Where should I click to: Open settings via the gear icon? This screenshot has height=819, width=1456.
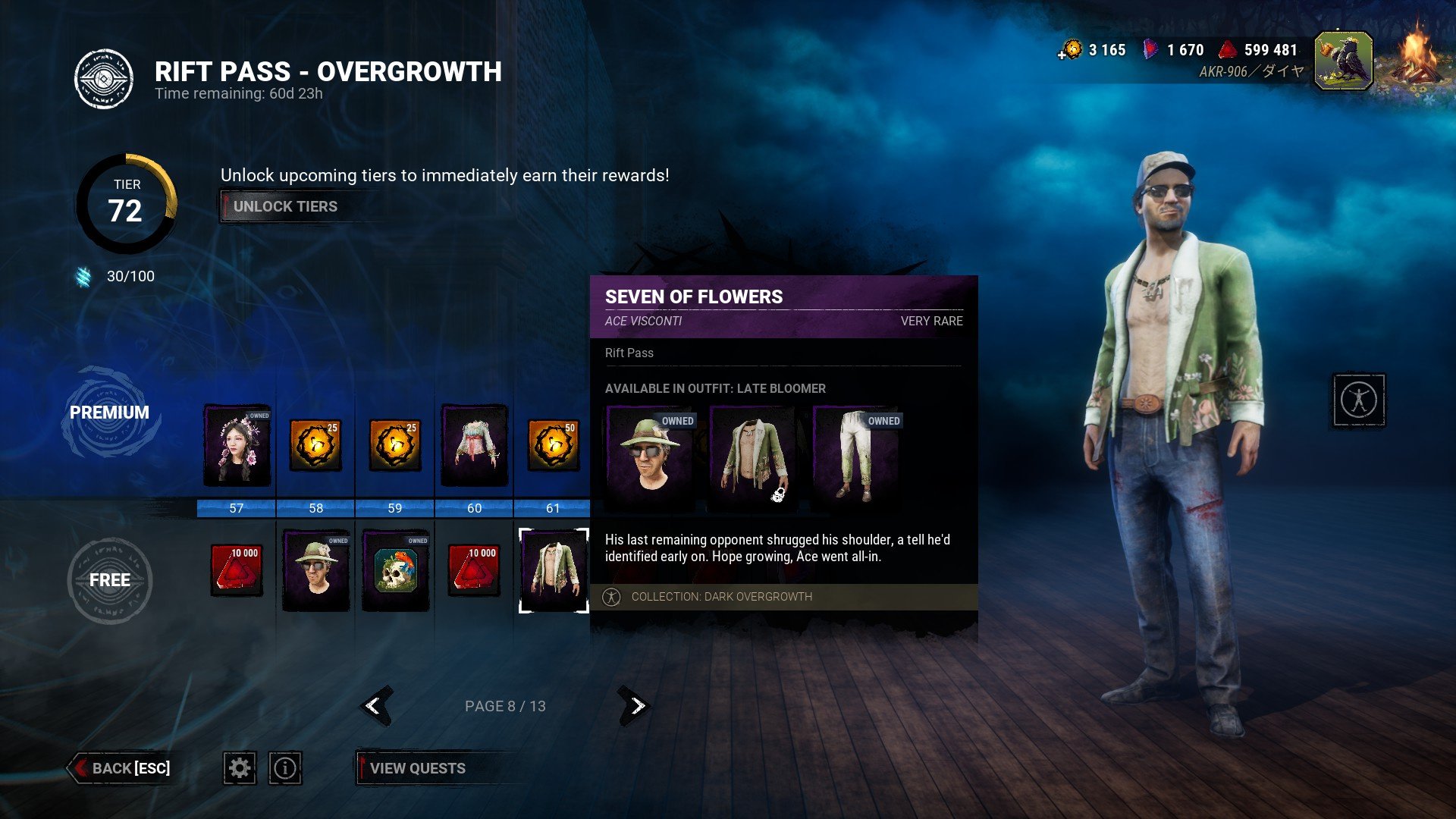click(x=240, y=768)
